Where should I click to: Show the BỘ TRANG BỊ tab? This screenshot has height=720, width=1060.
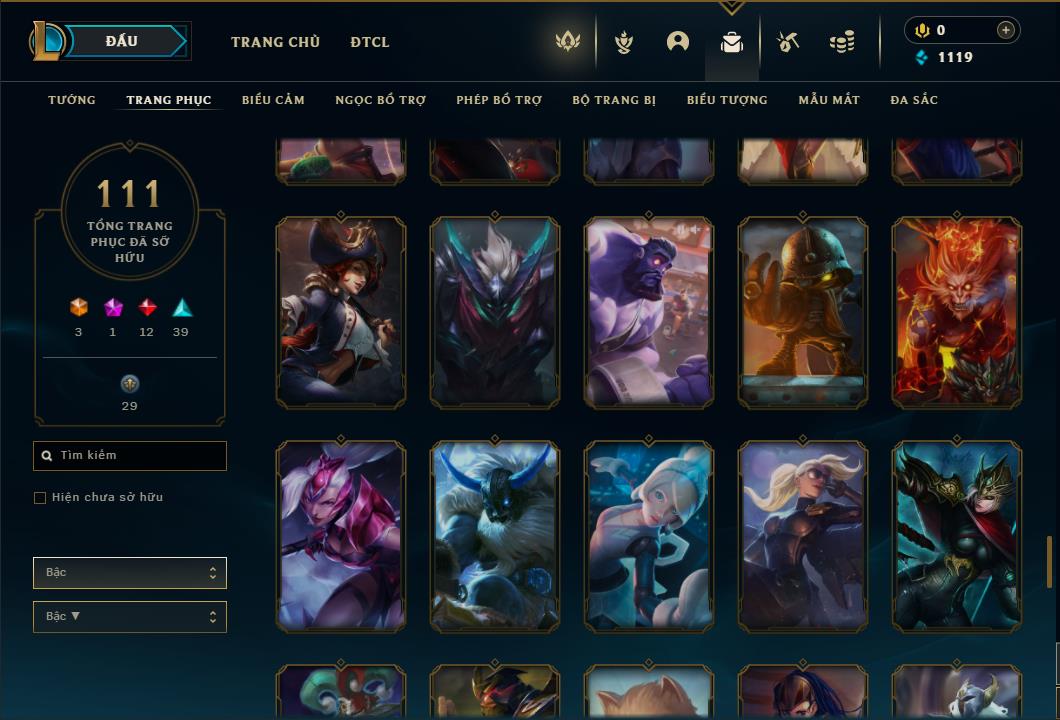click(614, 100)
